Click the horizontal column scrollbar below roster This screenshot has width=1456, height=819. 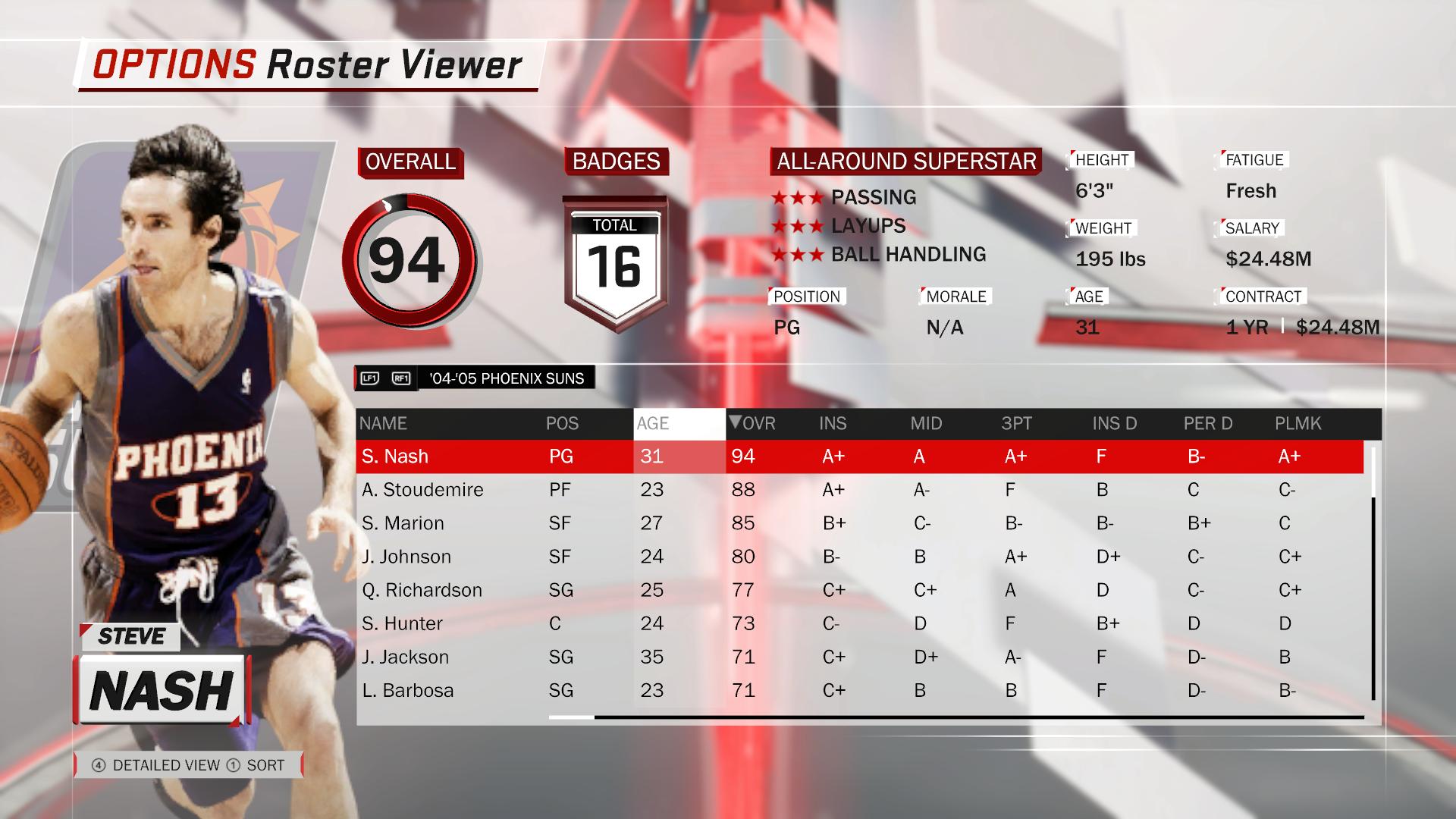(x=955, y=717)
